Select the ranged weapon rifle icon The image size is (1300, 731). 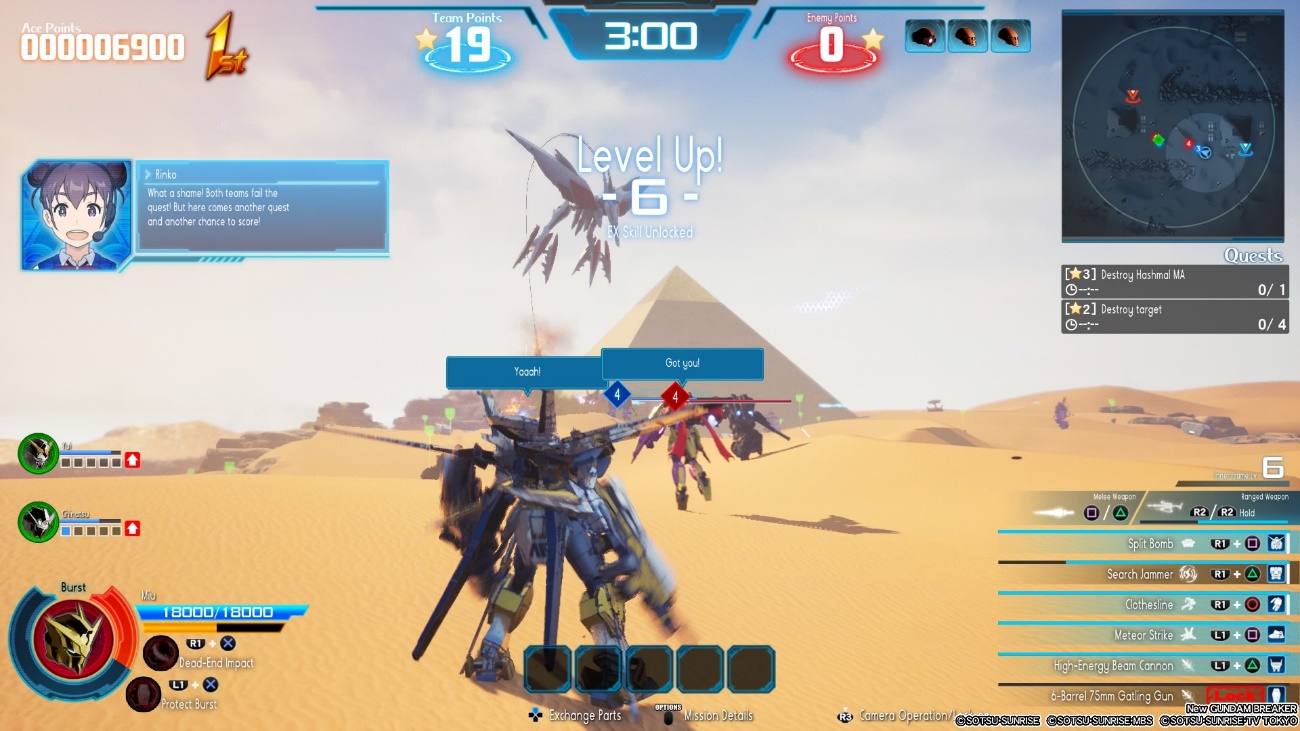(x=1164, y=509)
